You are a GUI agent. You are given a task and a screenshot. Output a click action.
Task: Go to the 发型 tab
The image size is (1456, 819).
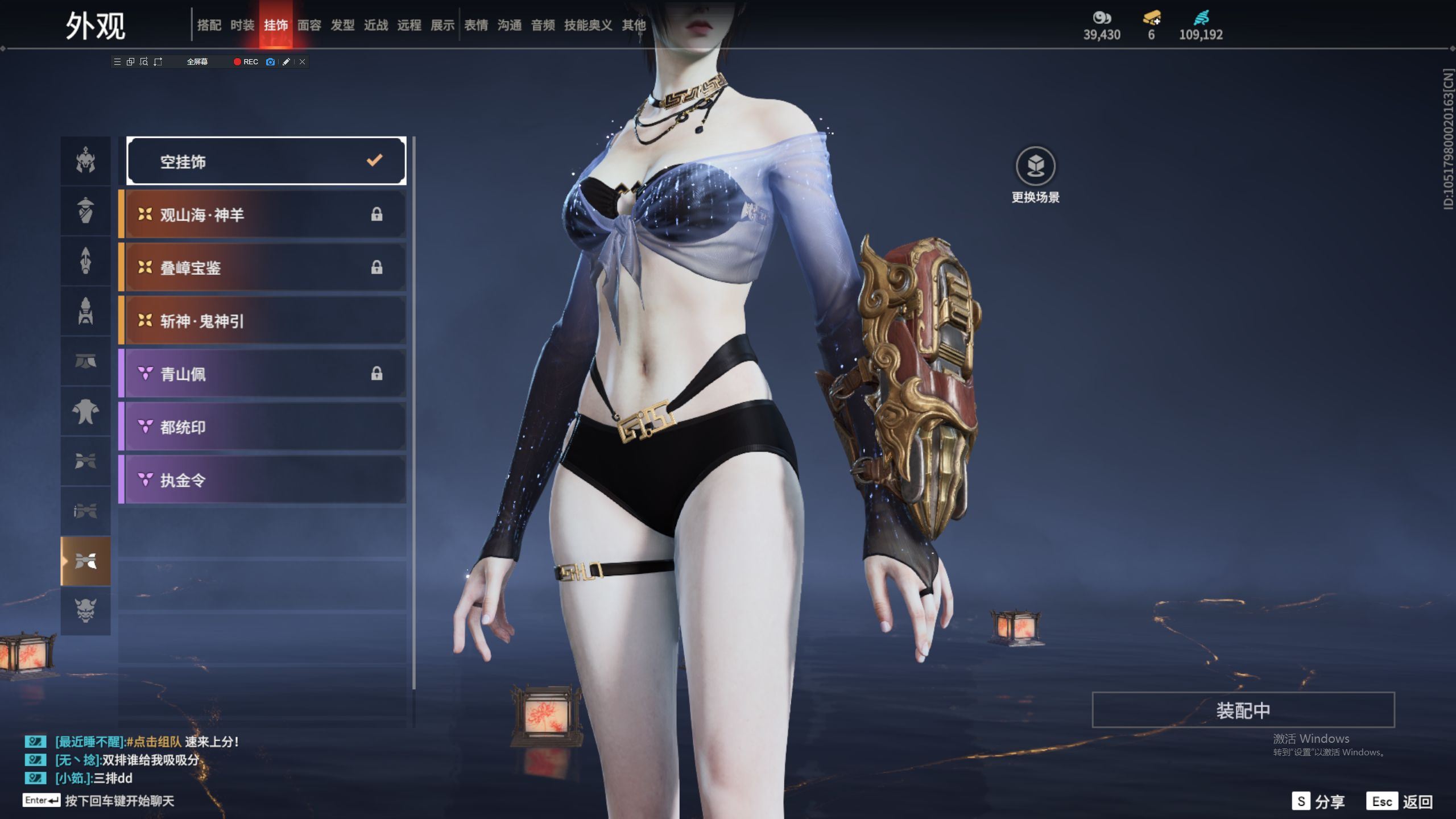click(x=342, y=25)
